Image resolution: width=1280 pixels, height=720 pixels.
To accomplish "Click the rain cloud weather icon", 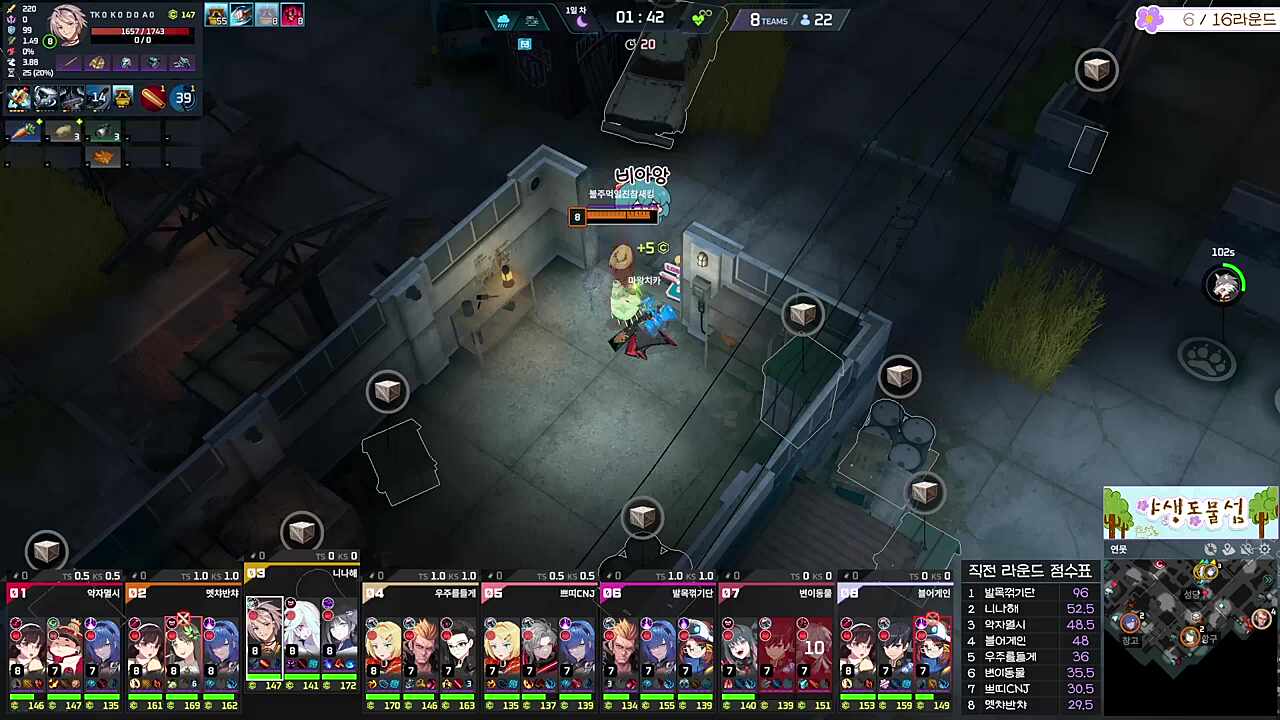I will click(503, 19).
